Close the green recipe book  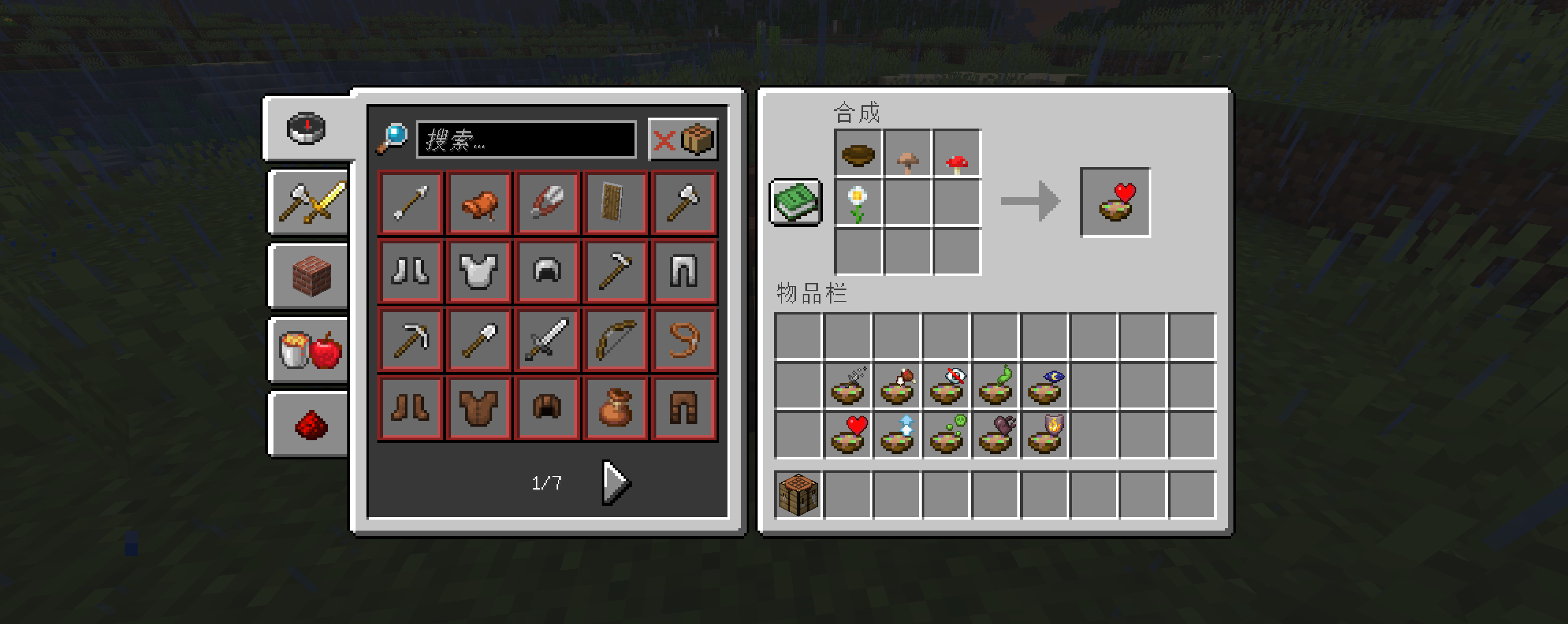795,202
